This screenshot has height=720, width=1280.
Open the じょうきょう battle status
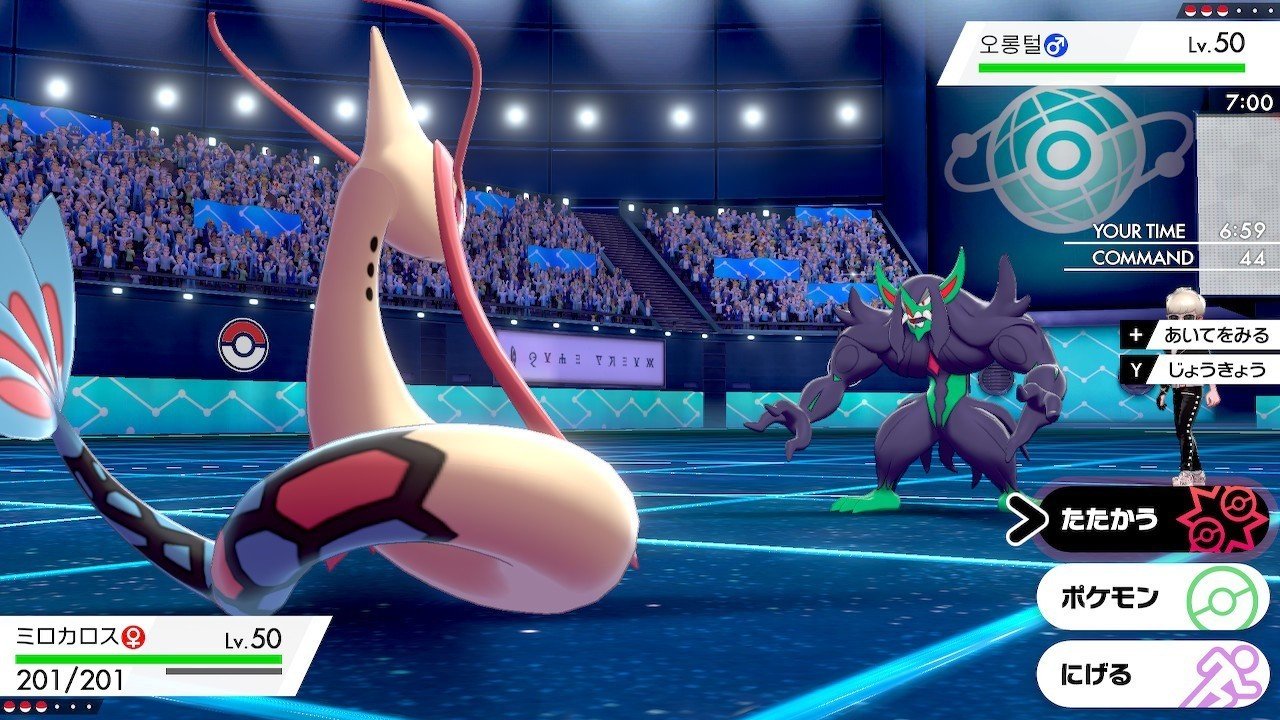pos(1202,370)
